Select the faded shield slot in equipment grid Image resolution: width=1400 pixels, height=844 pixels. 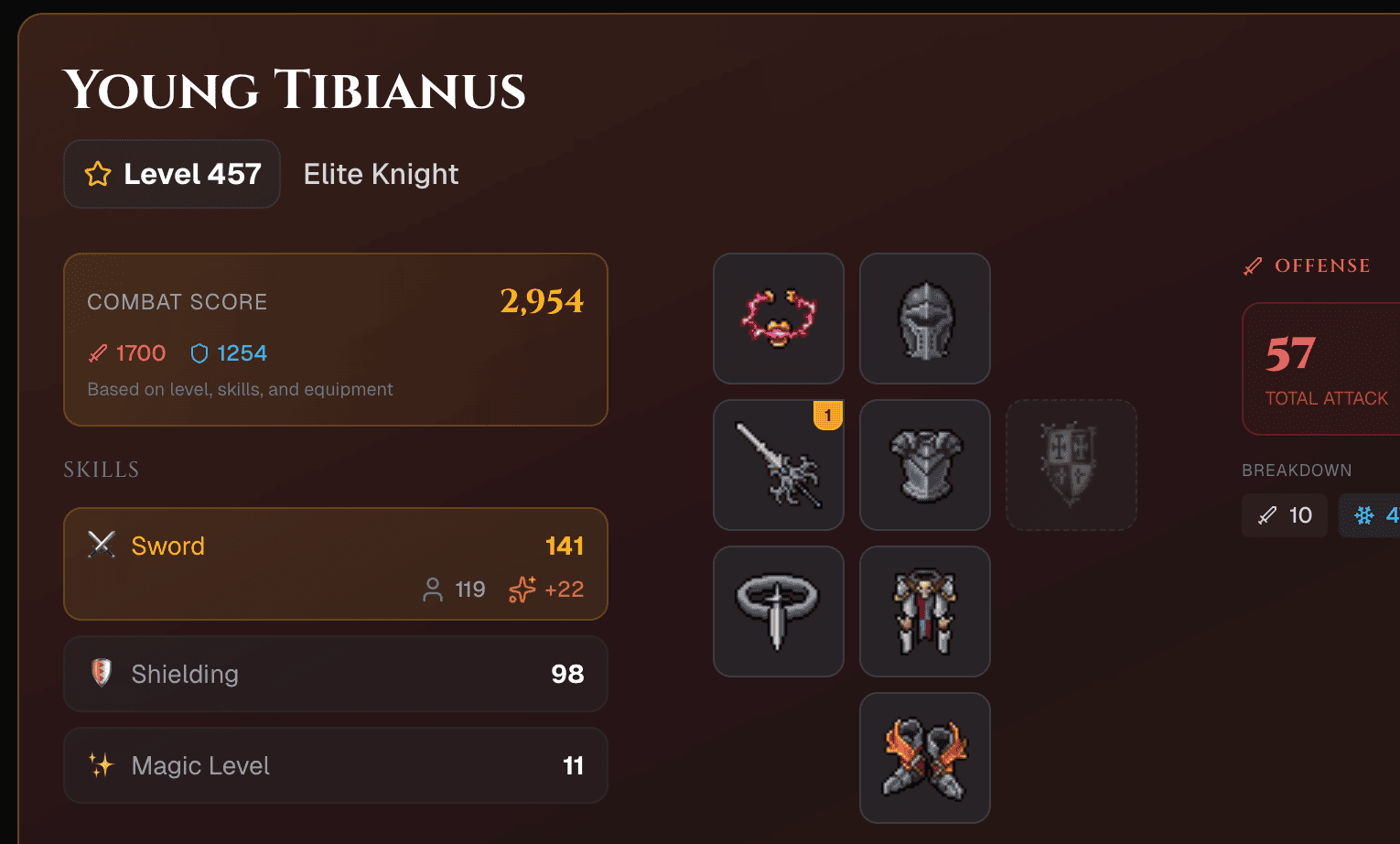point(1071,465)
